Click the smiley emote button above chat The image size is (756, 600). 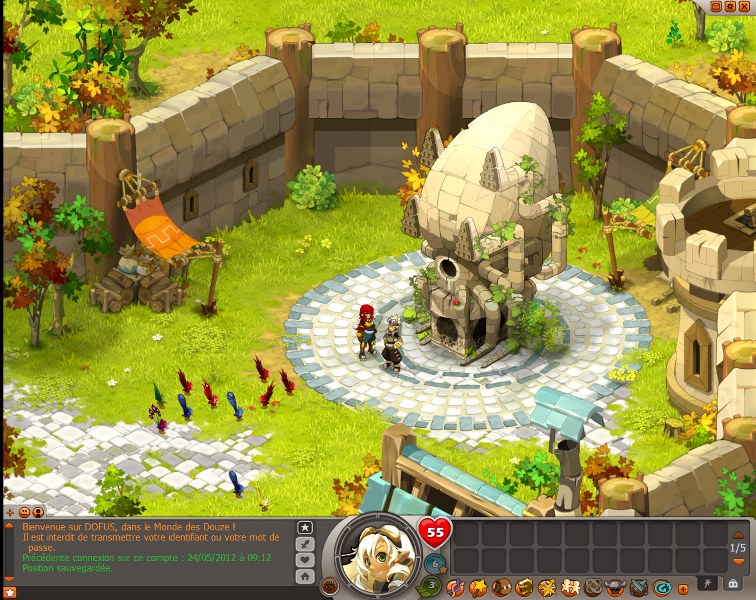[x=24, y=512]
